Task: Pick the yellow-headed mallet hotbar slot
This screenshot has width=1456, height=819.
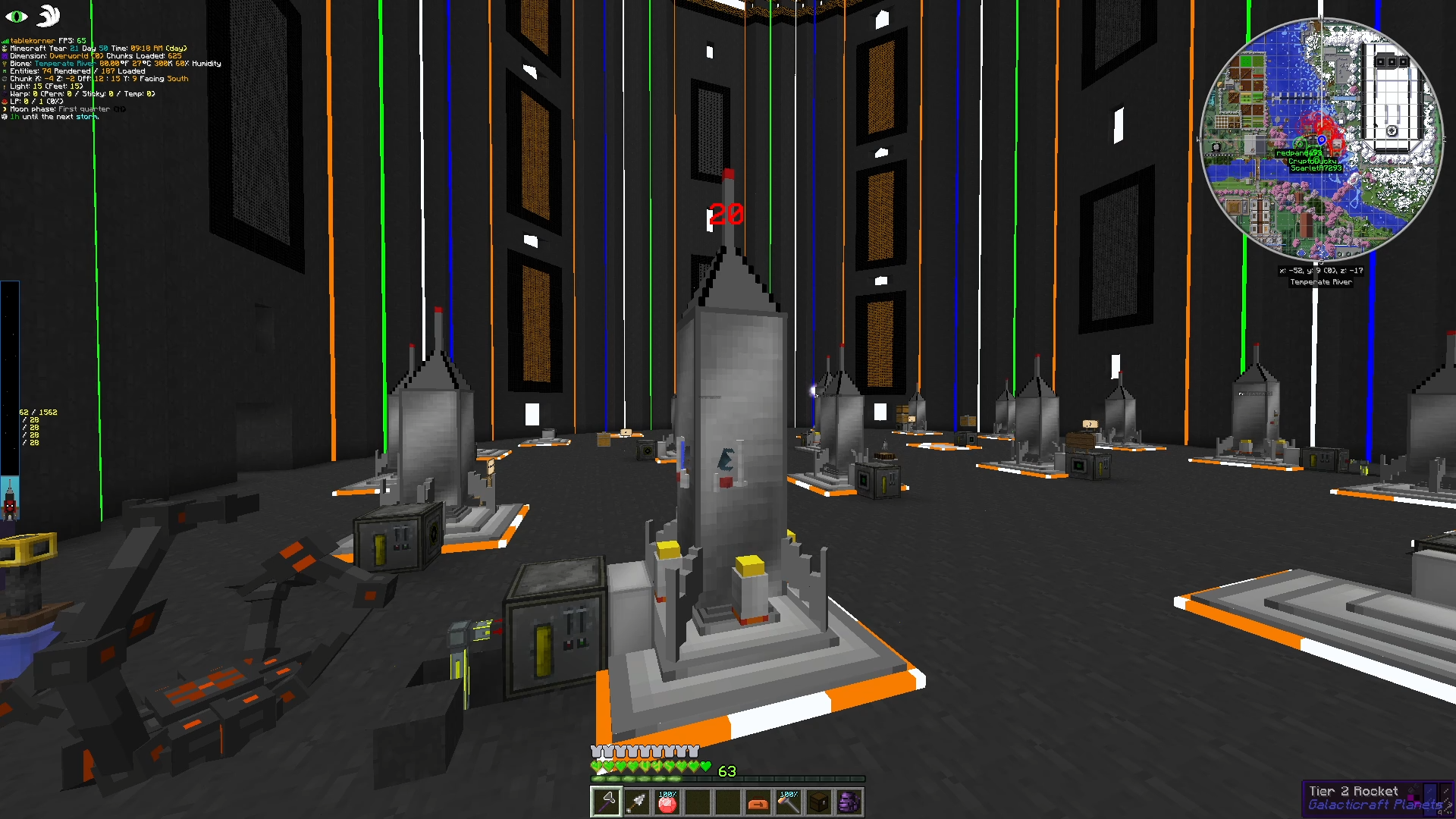Action: [789, 802]
